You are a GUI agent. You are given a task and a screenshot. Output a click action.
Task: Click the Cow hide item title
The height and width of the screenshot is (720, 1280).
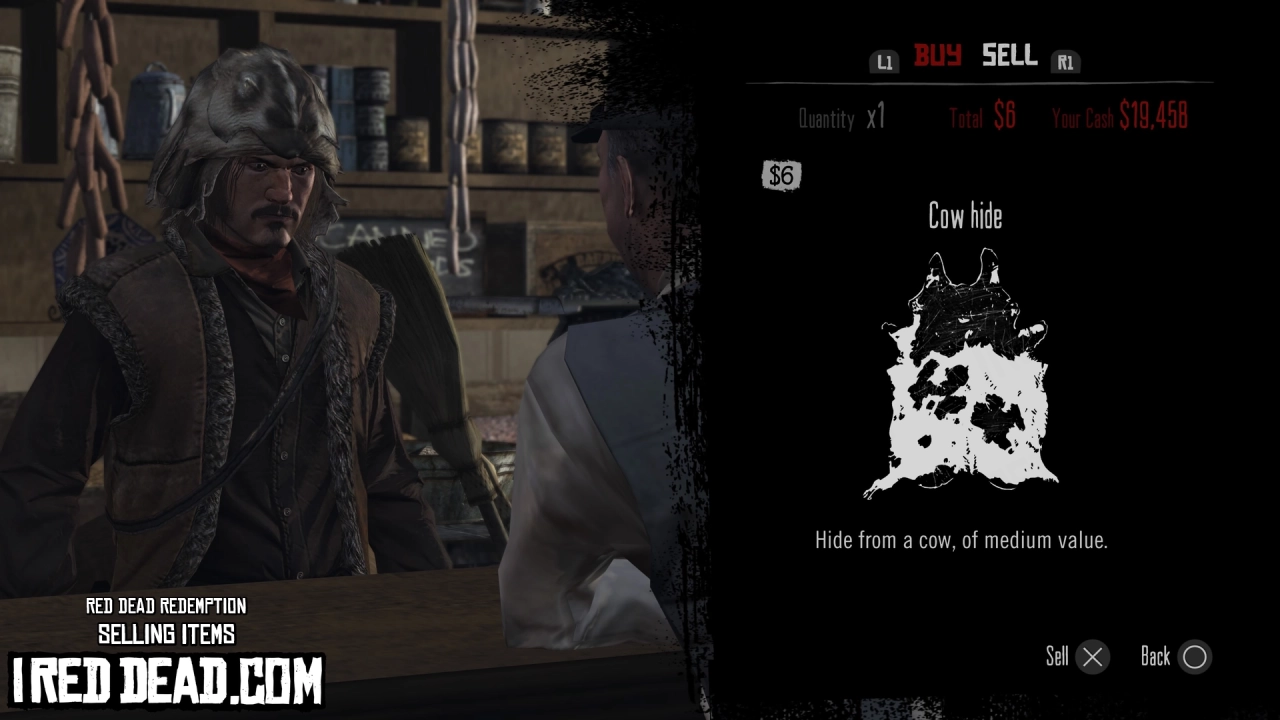click(963, 216)
